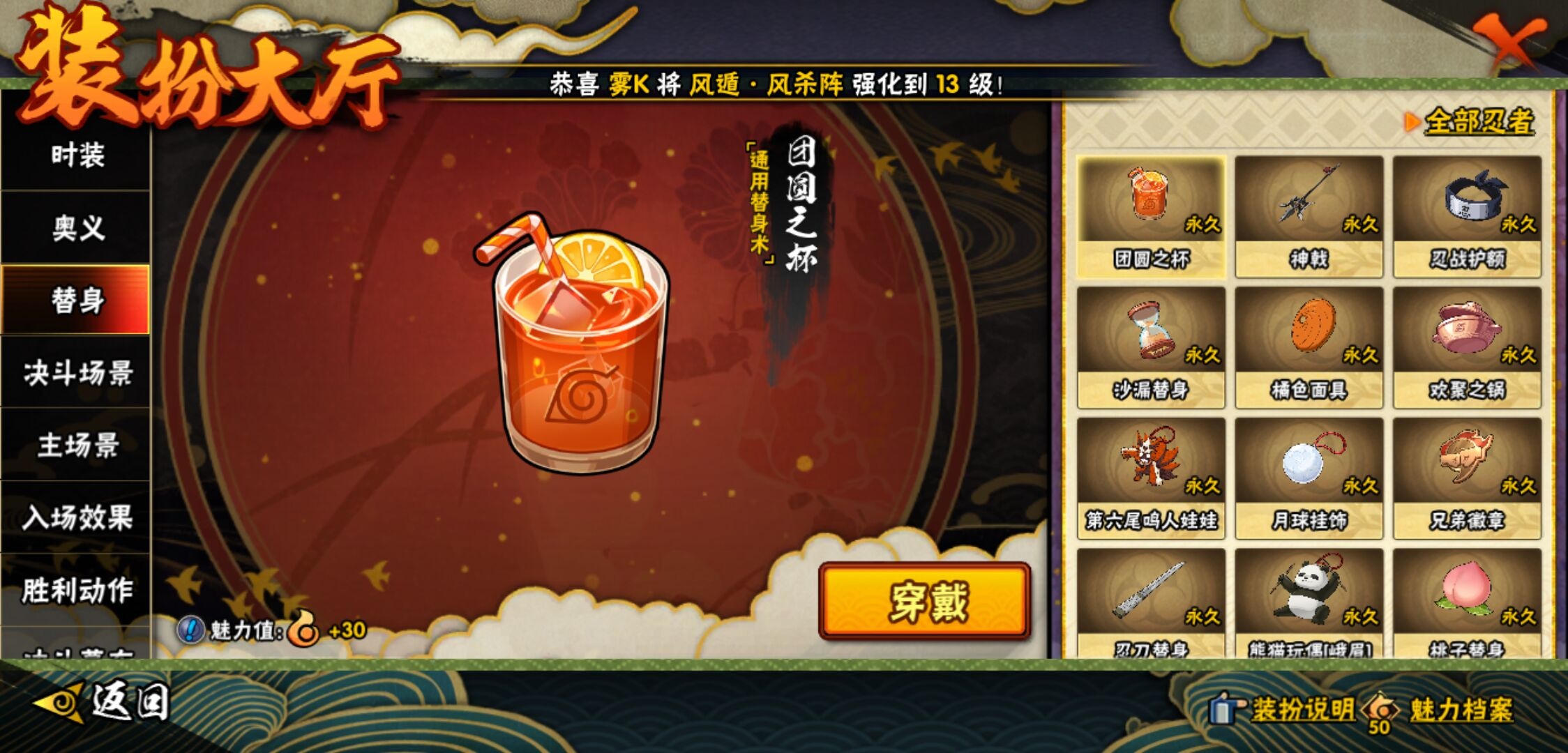Switch to the 时装 costume tab
Screen dimensions: 1568x753
75,158
